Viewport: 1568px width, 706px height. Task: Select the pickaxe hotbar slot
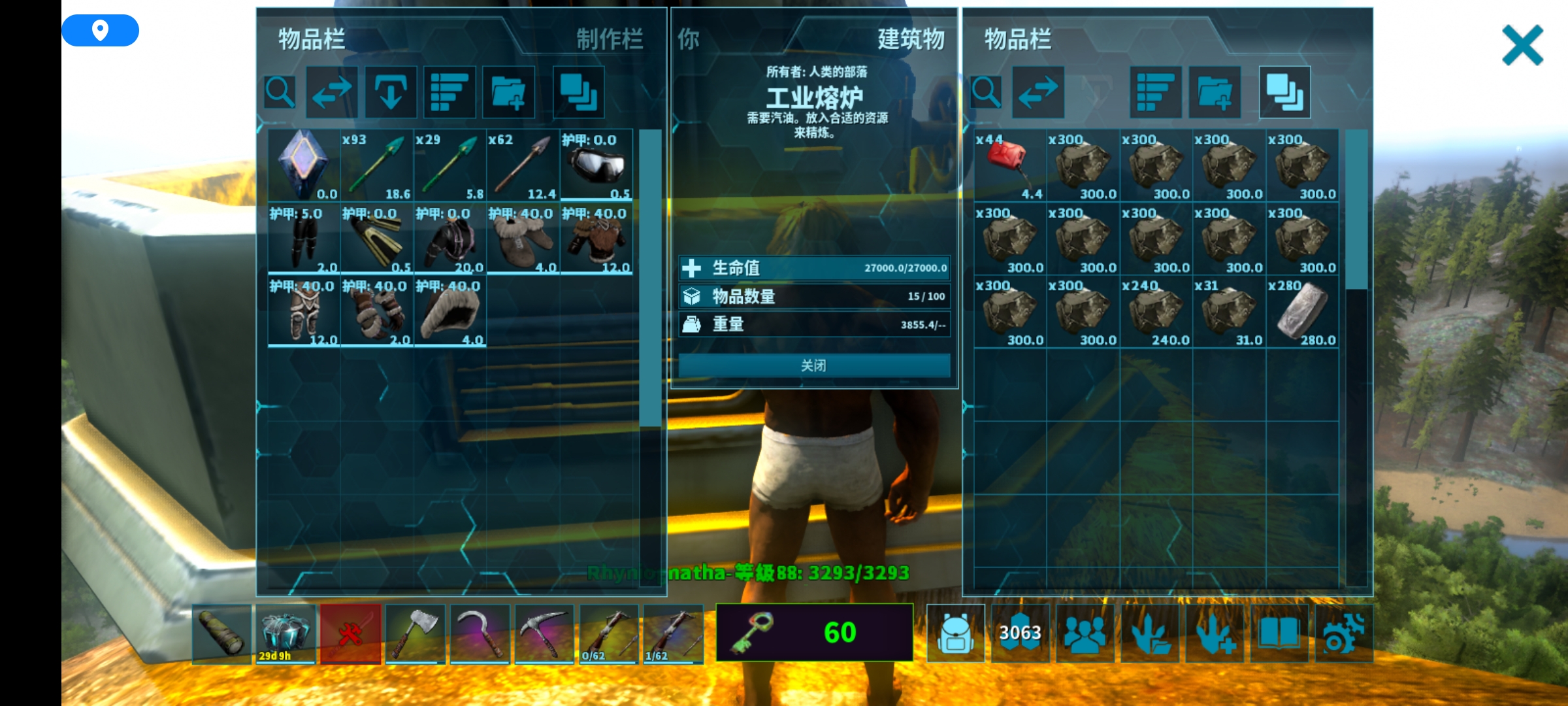(544, 633)
